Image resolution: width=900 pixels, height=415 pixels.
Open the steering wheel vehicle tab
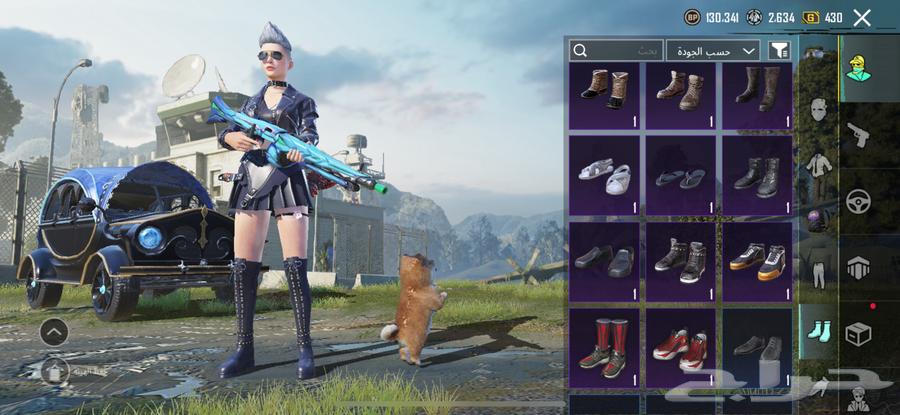point(857,201)
